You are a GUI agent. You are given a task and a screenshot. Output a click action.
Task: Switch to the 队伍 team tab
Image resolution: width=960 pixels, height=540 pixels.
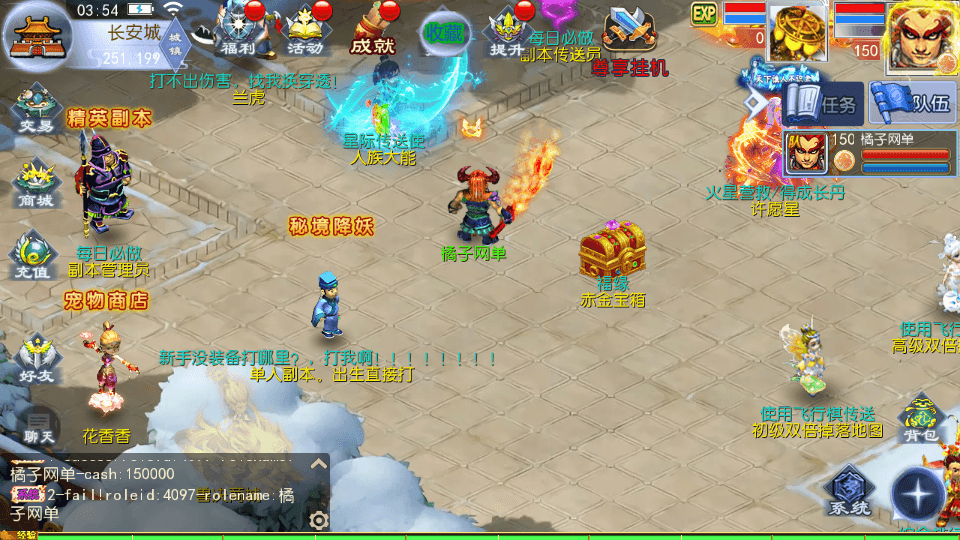tap(910, 104)
